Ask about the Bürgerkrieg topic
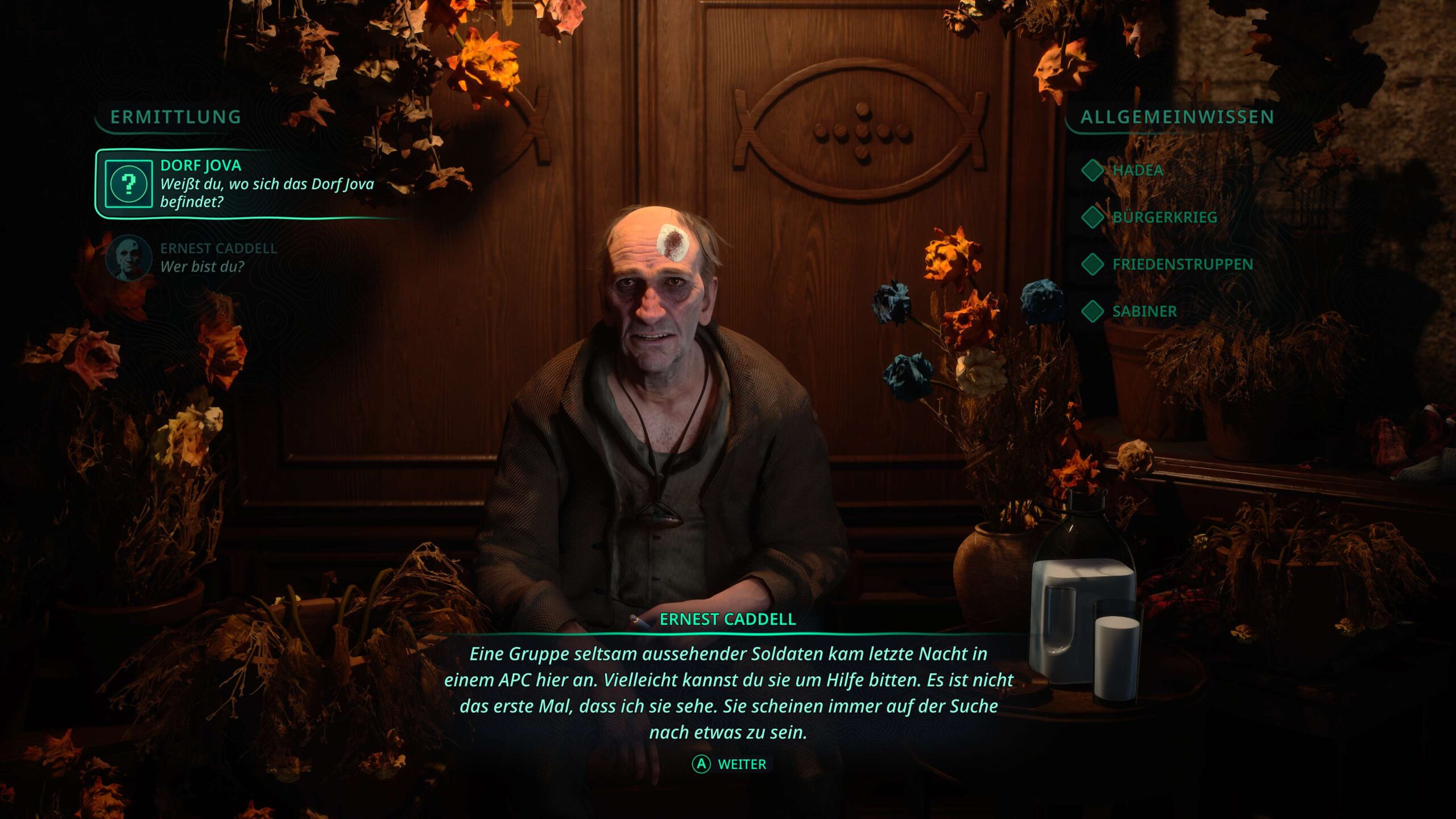 (x=1164, y=217)
